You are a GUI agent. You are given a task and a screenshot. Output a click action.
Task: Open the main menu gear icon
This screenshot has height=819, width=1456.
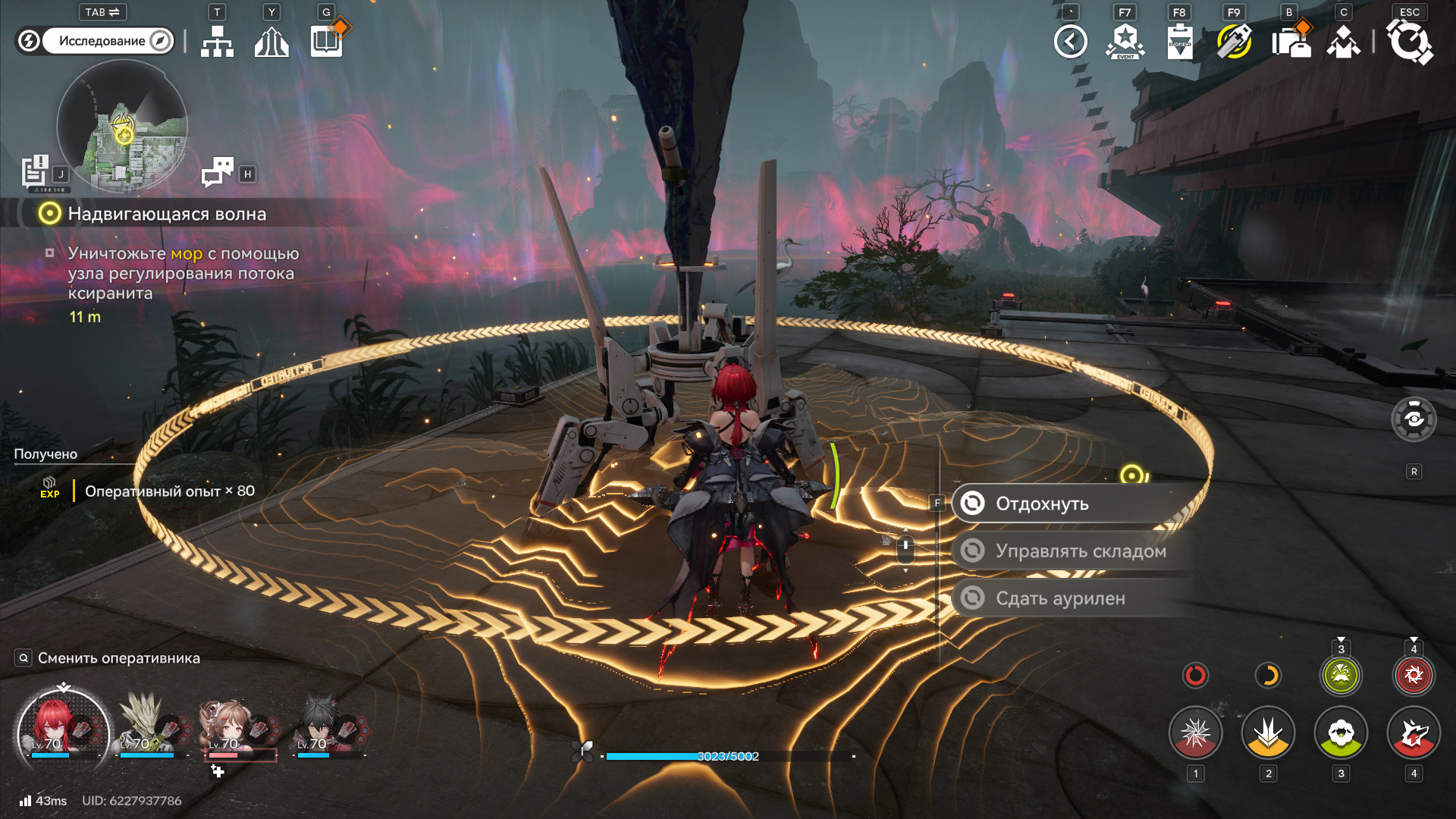click(1409, 42)
